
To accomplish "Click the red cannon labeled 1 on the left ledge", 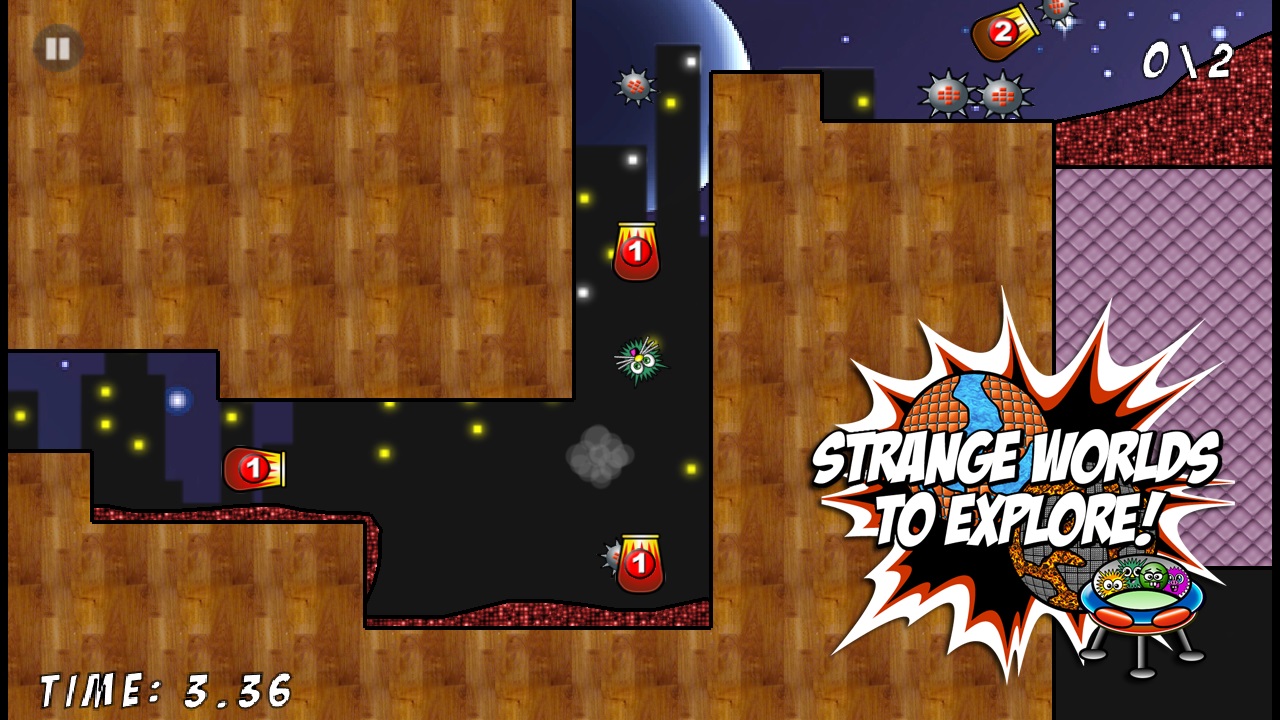I will coord(255,469).
